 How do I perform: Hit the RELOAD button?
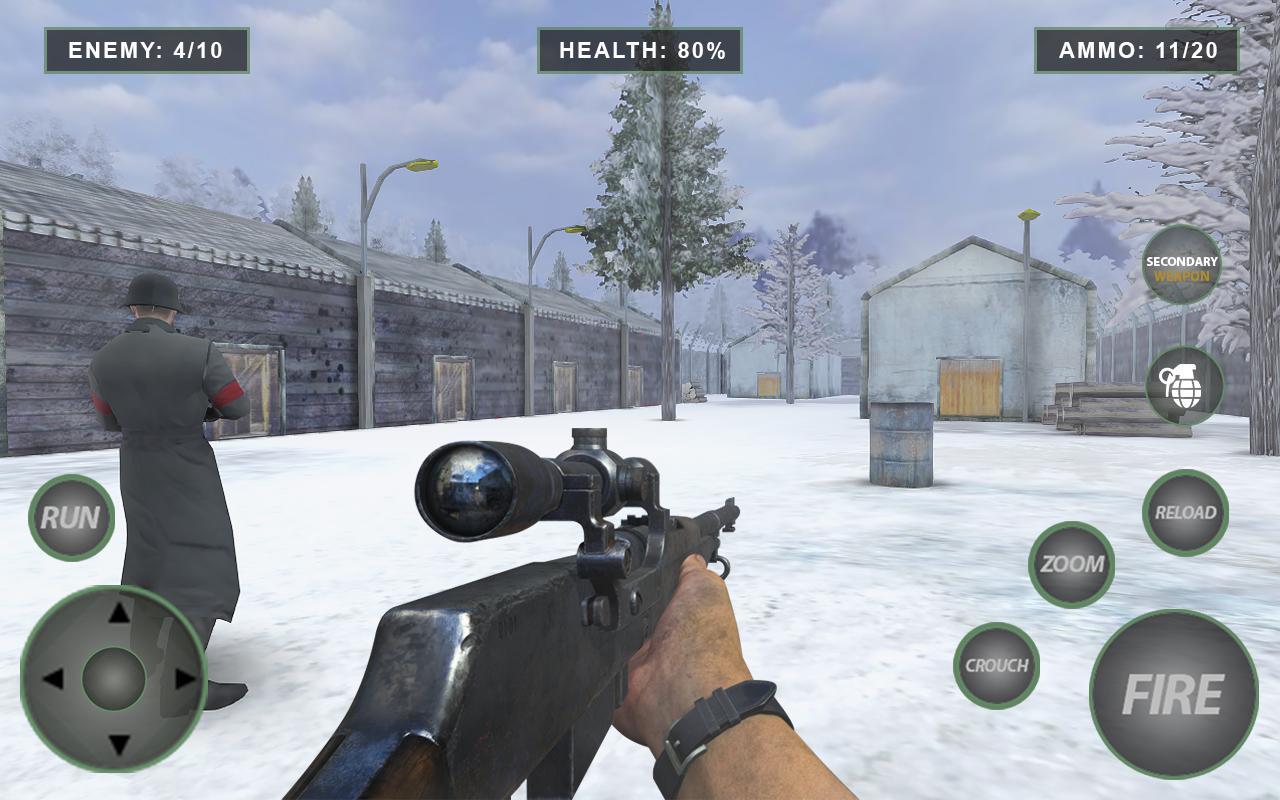coord(1185,512)
